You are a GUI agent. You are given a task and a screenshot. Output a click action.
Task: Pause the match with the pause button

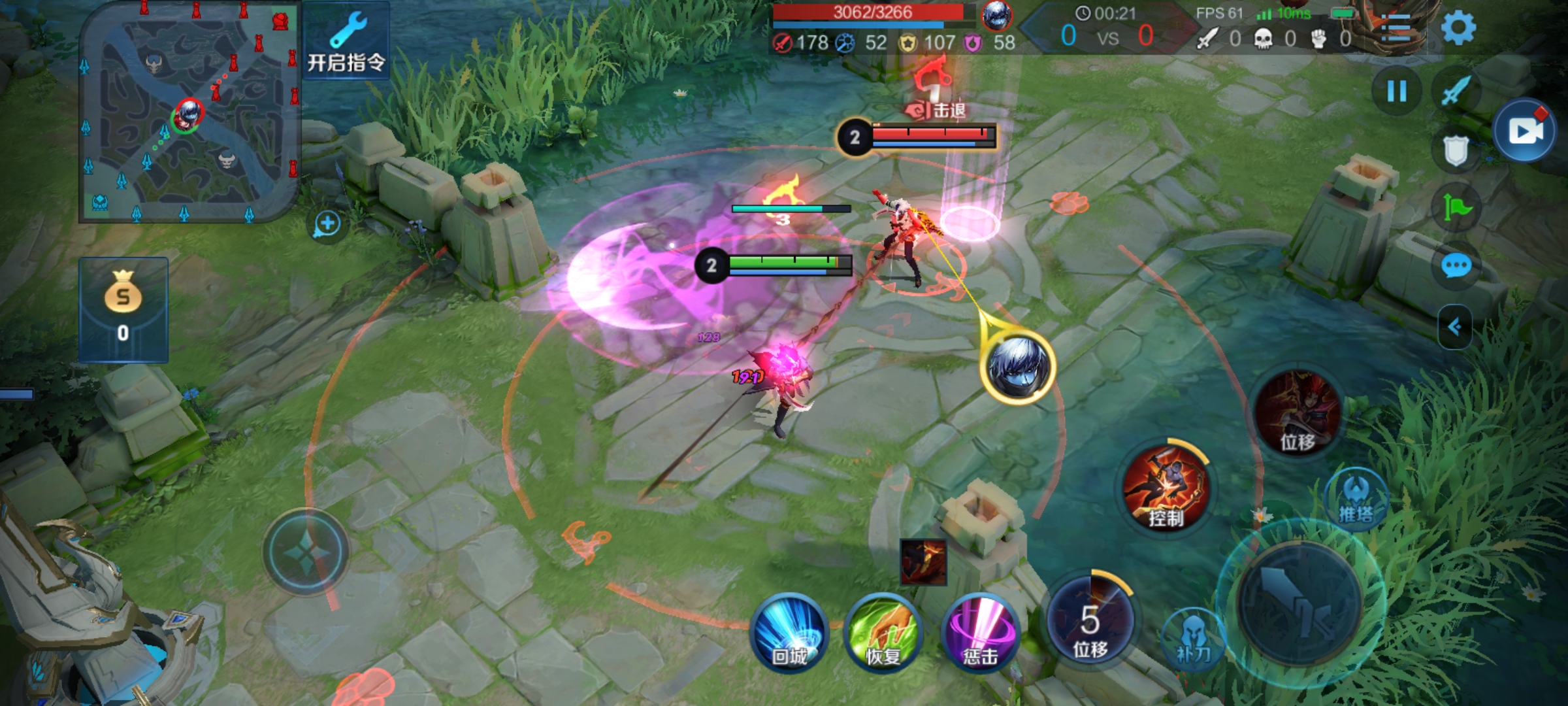[1396, 92]
